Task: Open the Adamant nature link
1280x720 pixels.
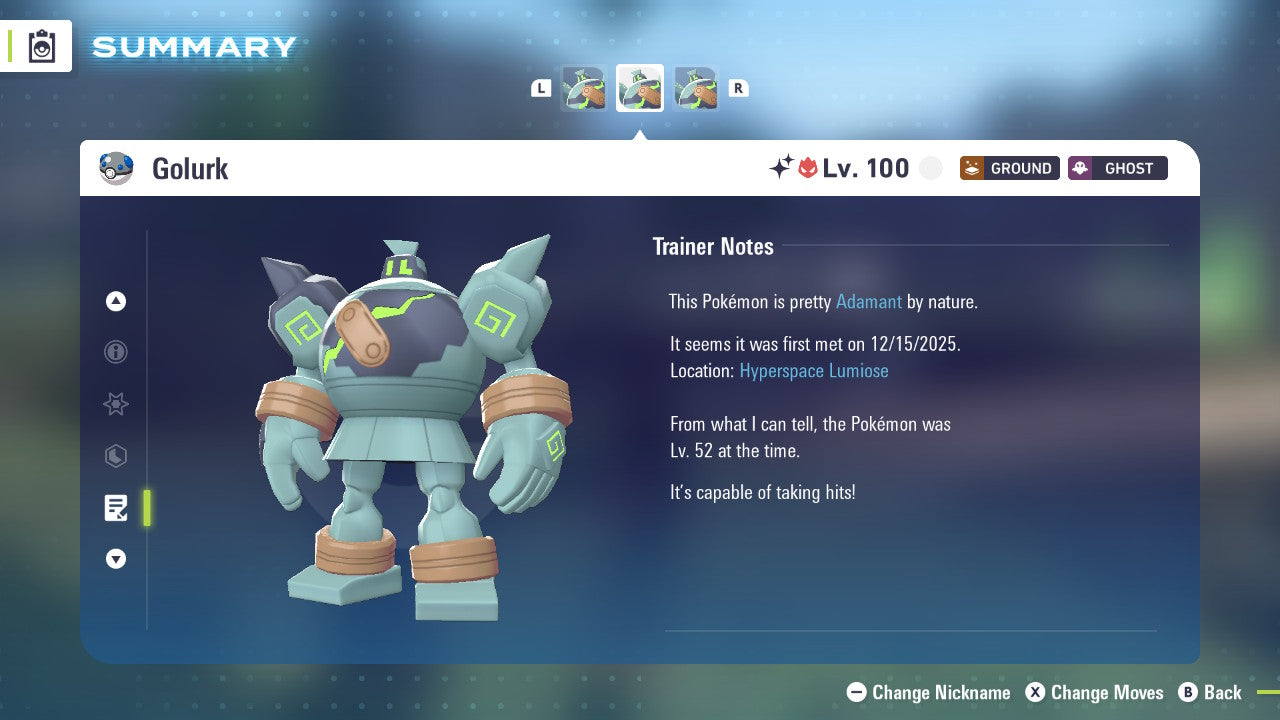Action: [869, 301]
